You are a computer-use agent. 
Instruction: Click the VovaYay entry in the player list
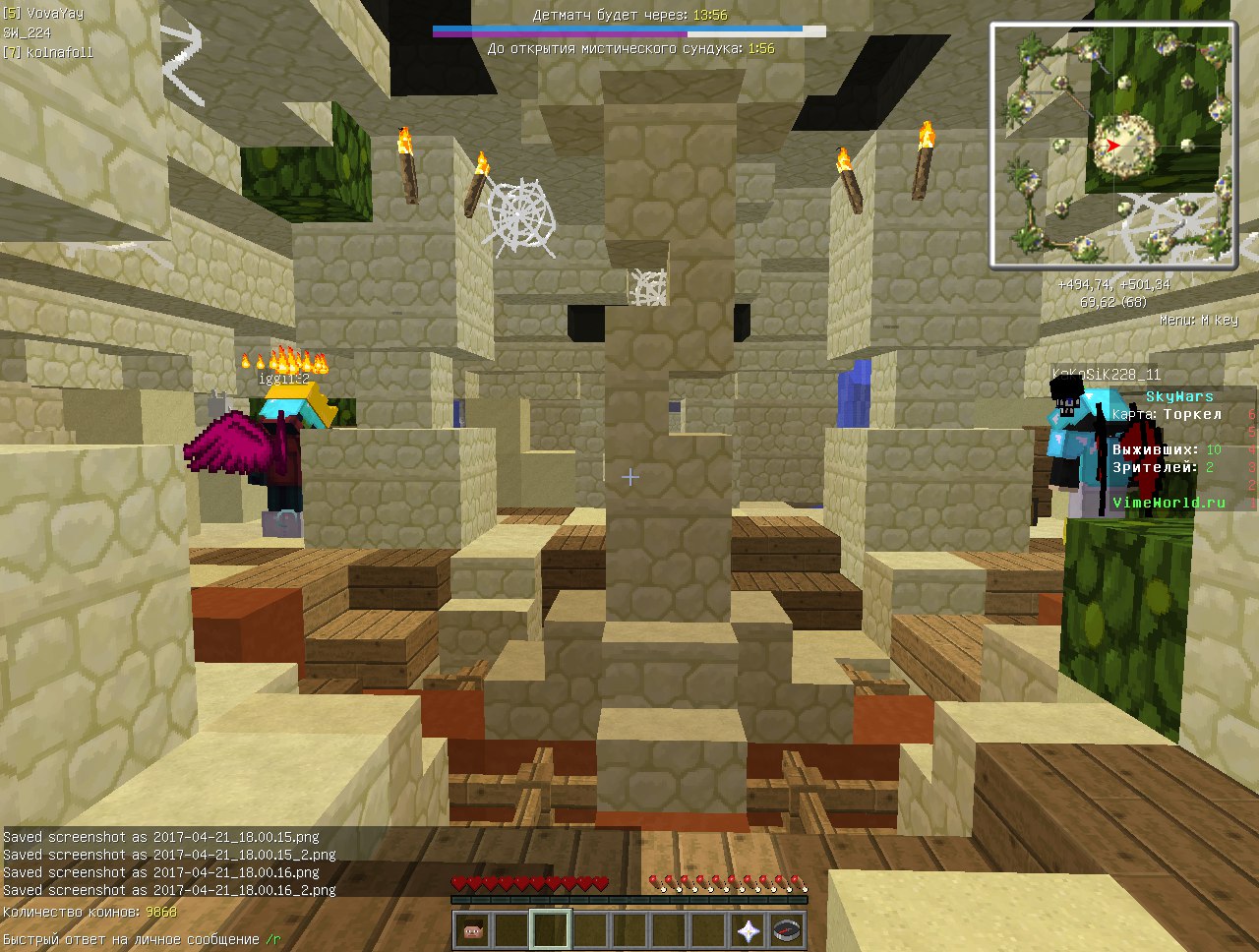(43, 14)
